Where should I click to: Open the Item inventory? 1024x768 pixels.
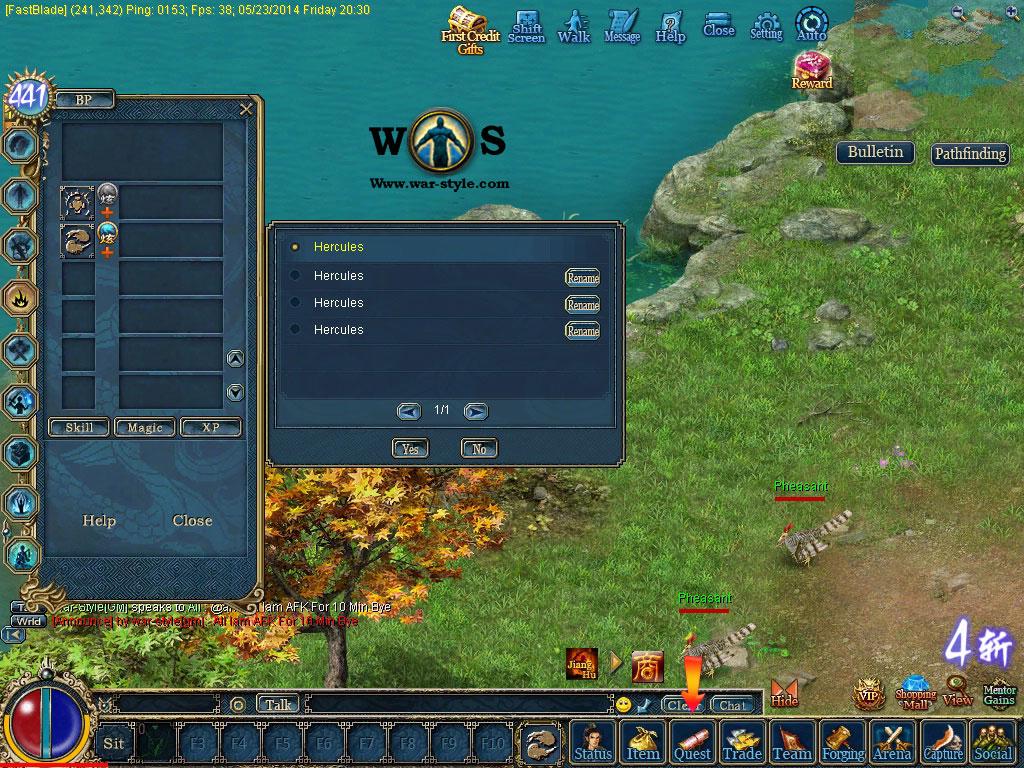tap(643, 742)
